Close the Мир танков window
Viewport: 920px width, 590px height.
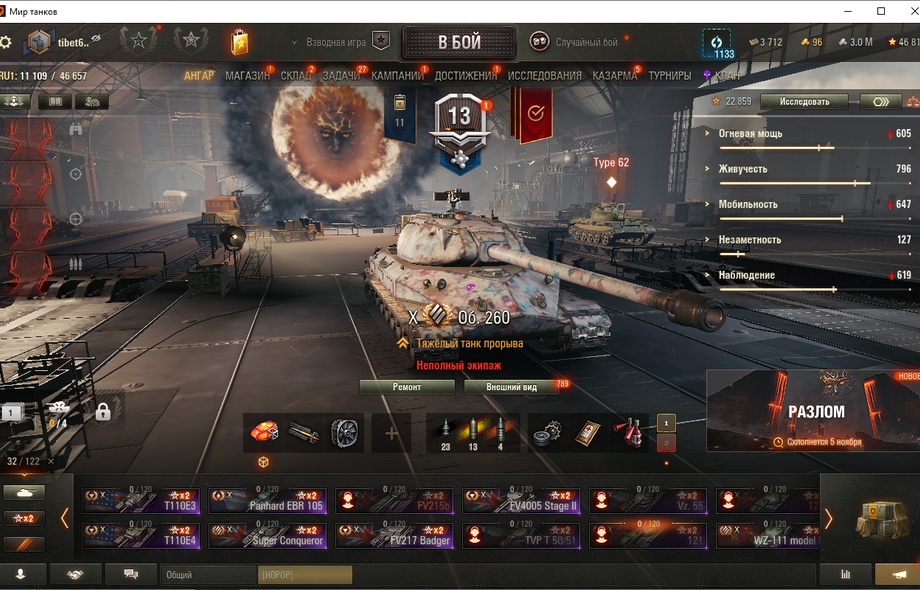tap(904, 11)
